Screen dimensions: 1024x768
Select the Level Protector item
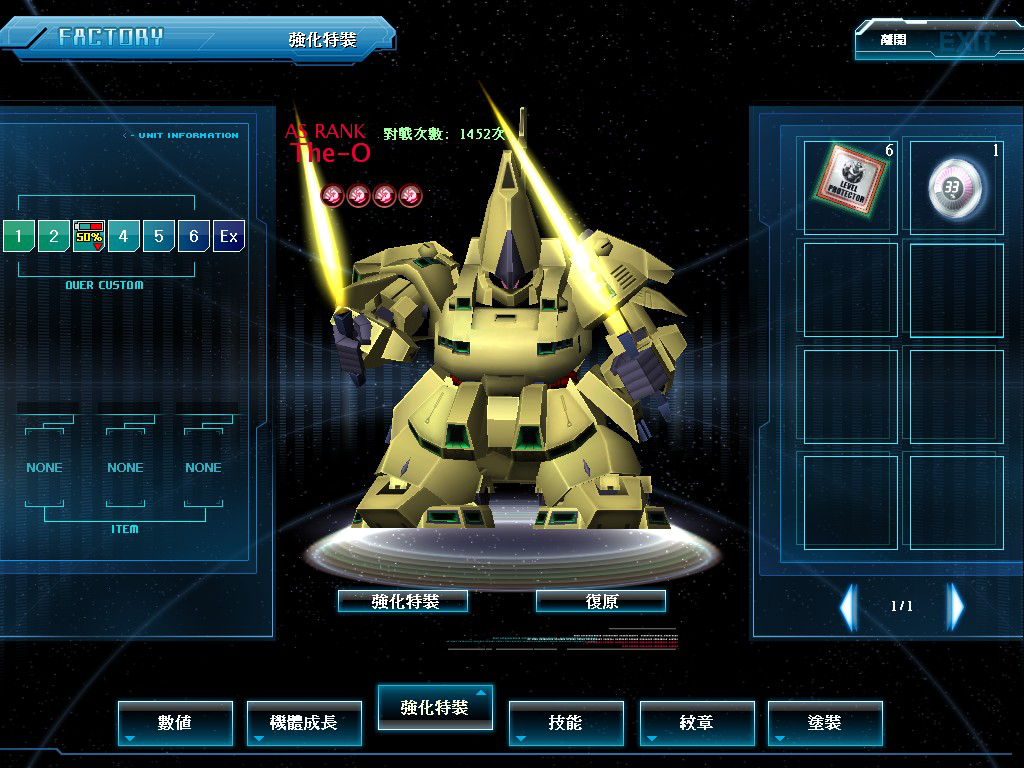click(851, 186)
